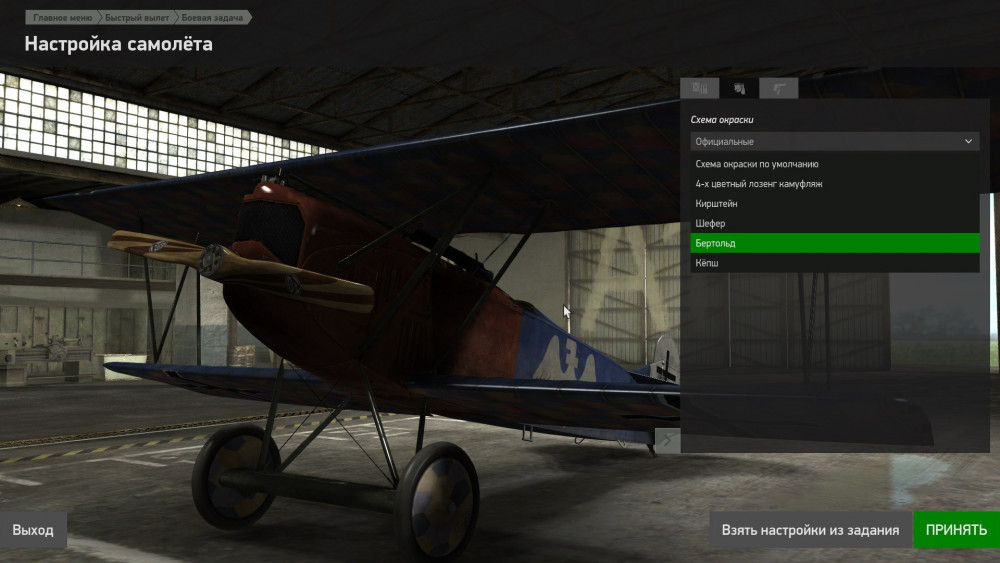
Task: Switch to the first settings tab
Action: pyautogui.click(x=700, y=89)
